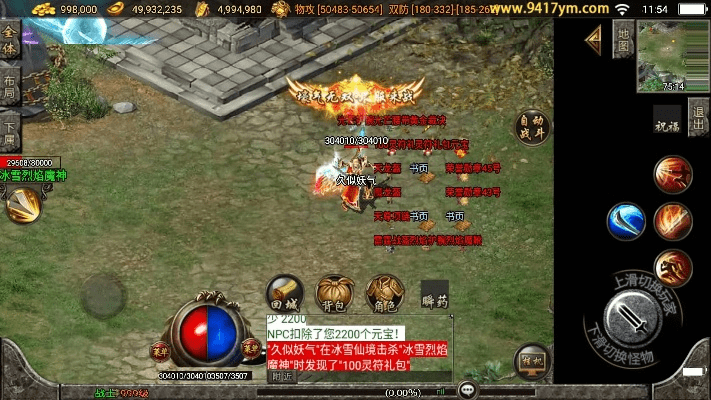Switch chat to the 附近 nearby channel
711x400 pixels.
(282, 377)
